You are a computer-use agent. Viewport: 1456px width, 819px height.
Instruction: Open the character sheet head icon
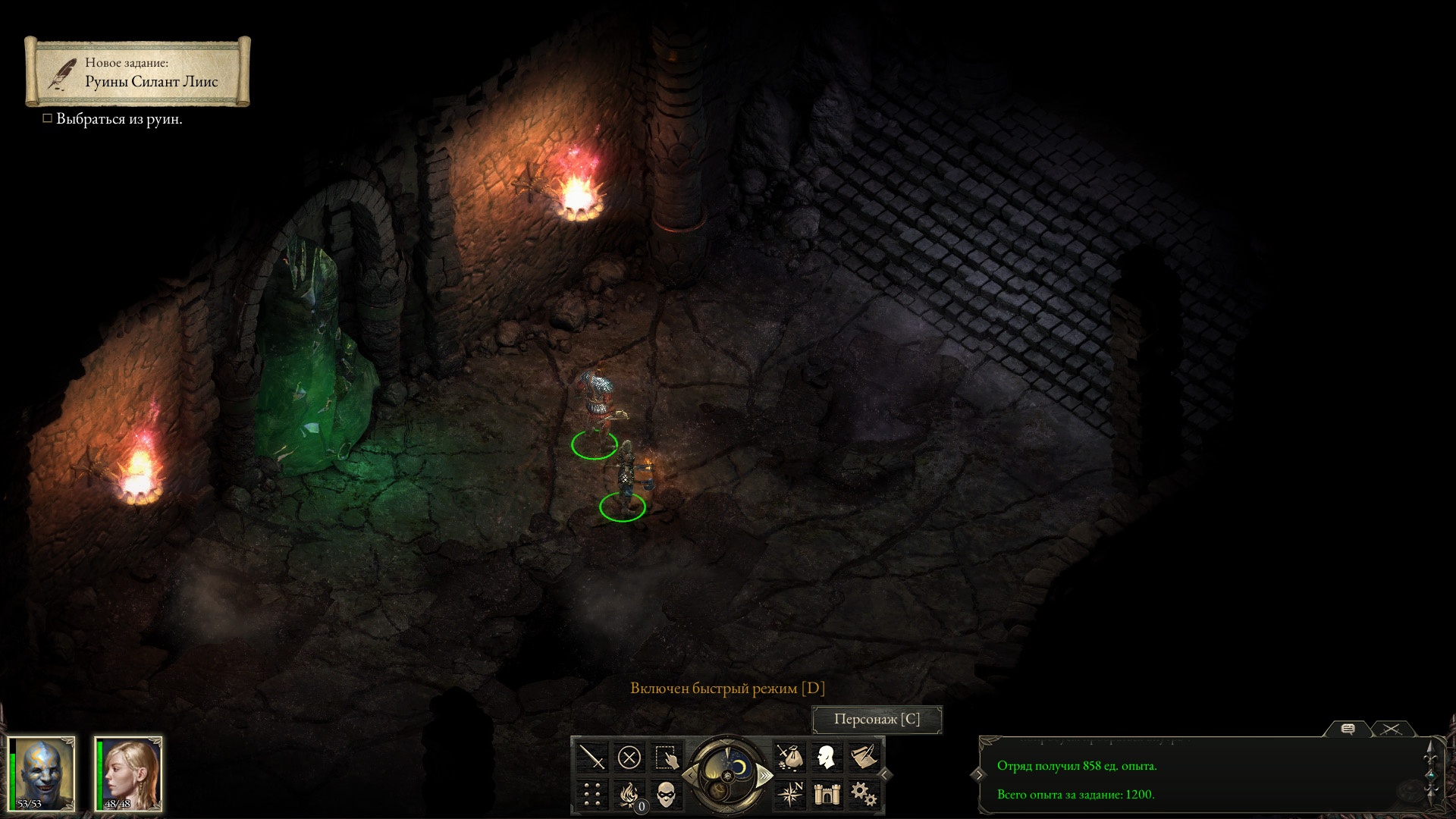coord(827,757)
